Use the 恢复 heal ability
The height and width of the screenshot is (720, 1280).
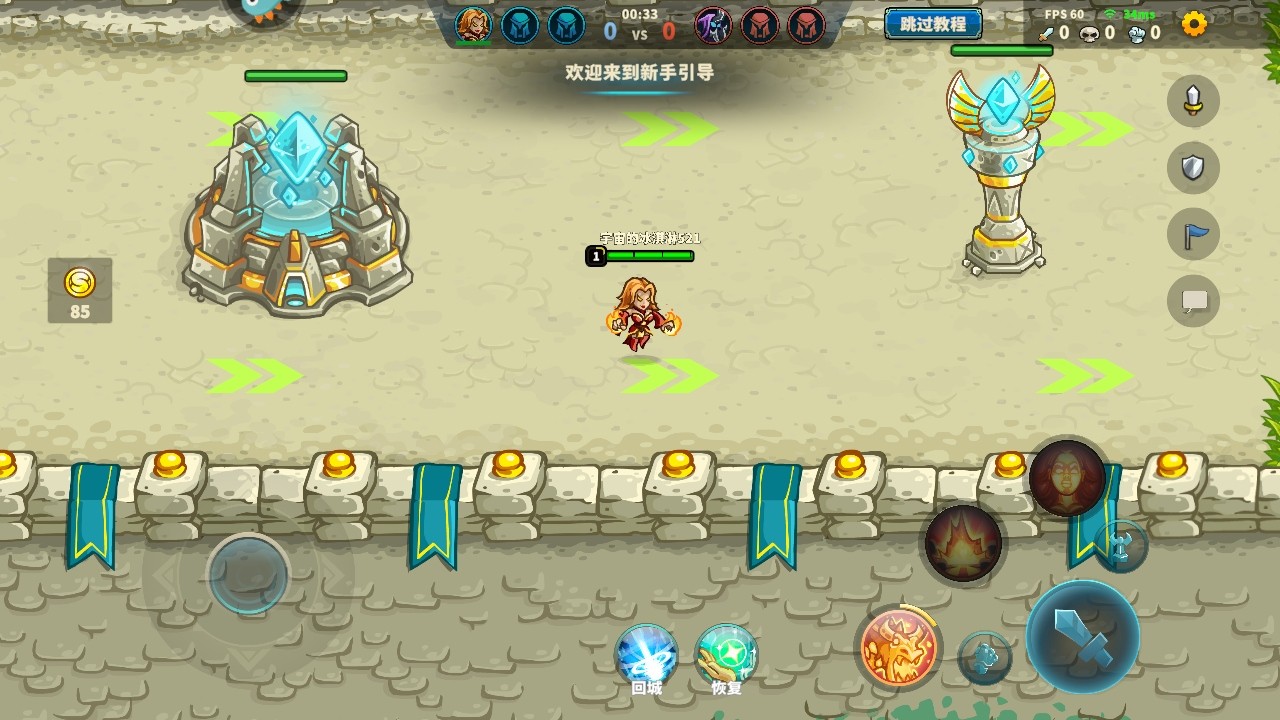(726, 656)
